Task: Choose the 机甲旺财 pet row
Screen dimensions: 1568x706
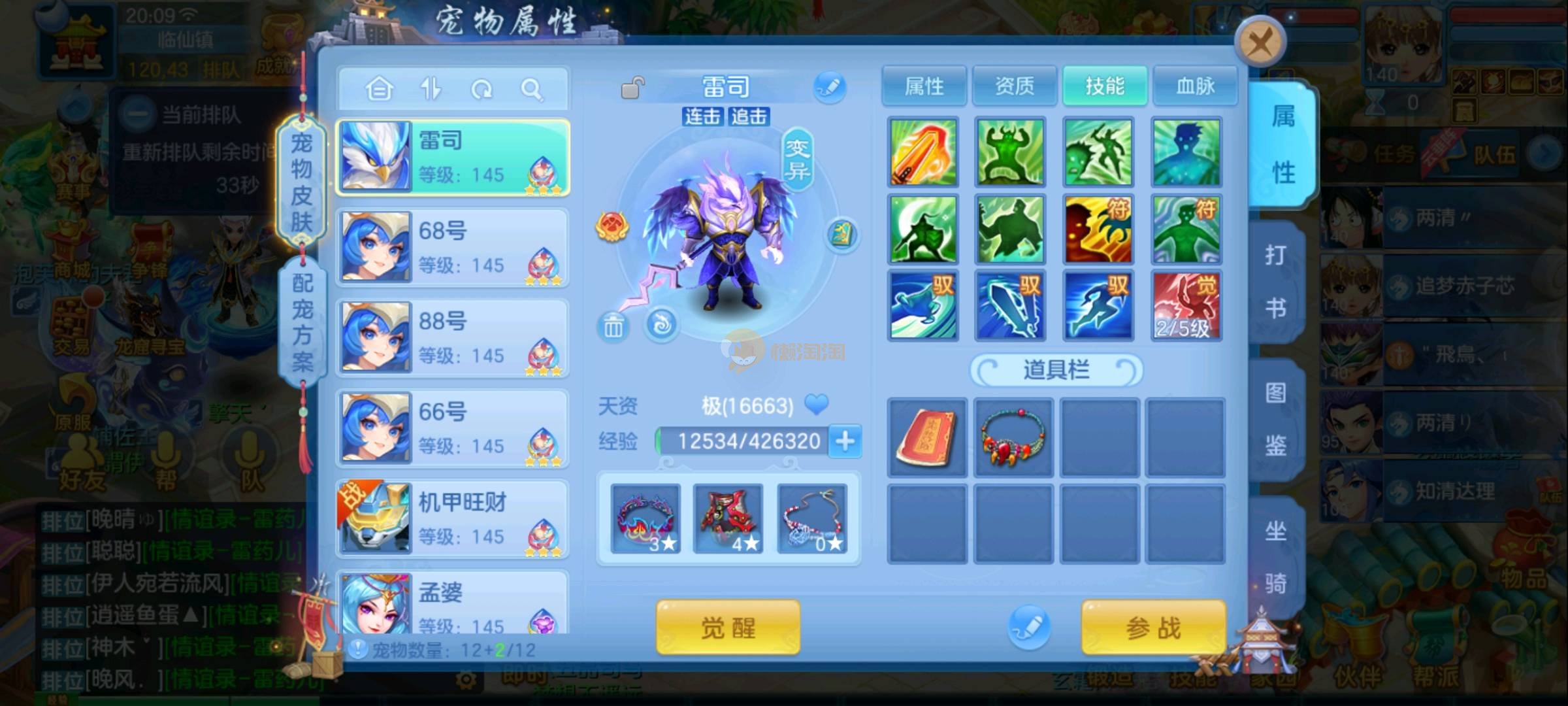Action: (453, 519)
